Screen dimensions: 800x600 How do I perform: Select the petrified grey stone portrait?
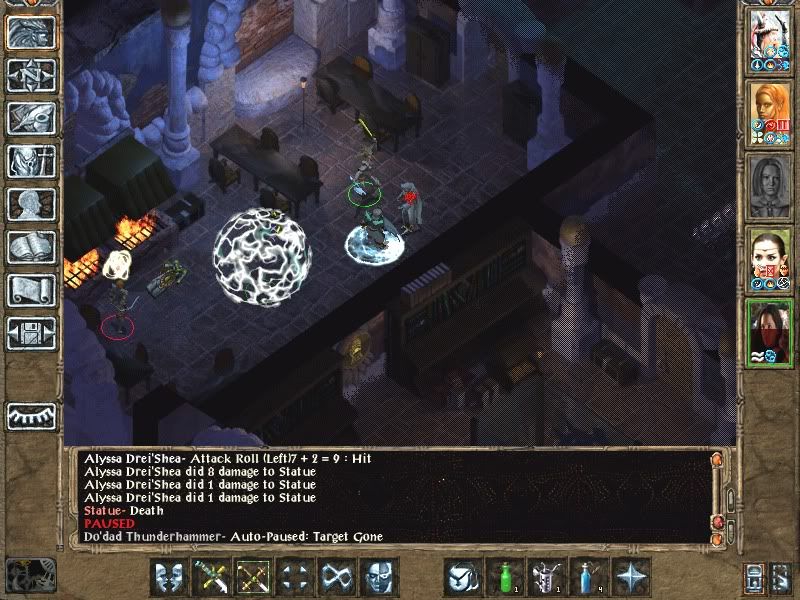[770, 185]
